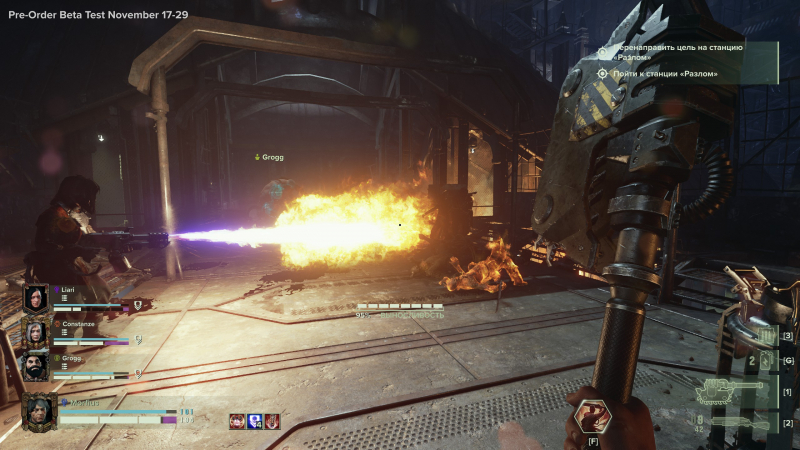800x450 pixels.
Task: Click your own character portrait
Action: [39, 411]
